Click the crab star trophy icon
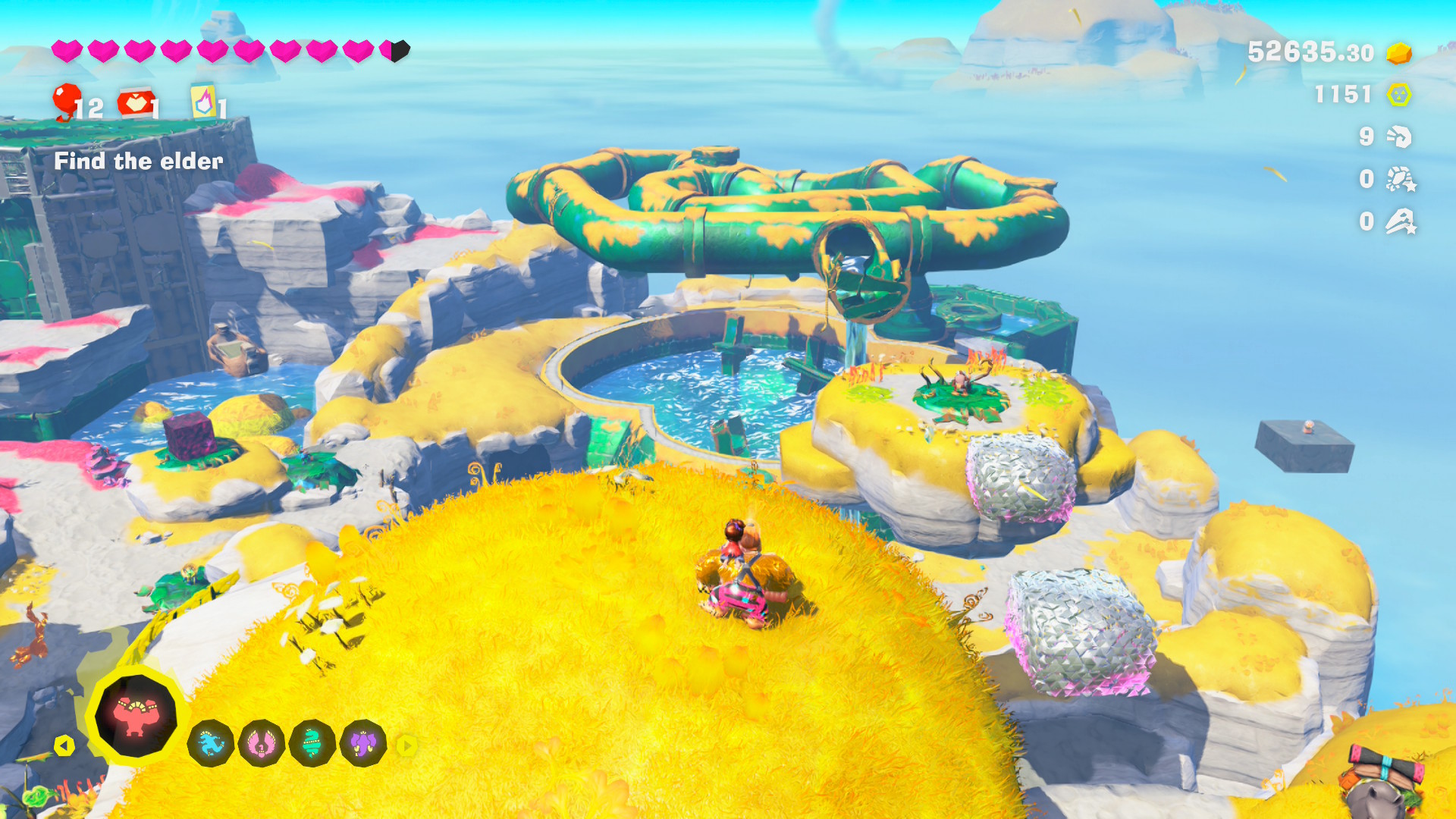Viewport: 1456px width, 819px height. pyautogui.click(x=1403, y=180)
